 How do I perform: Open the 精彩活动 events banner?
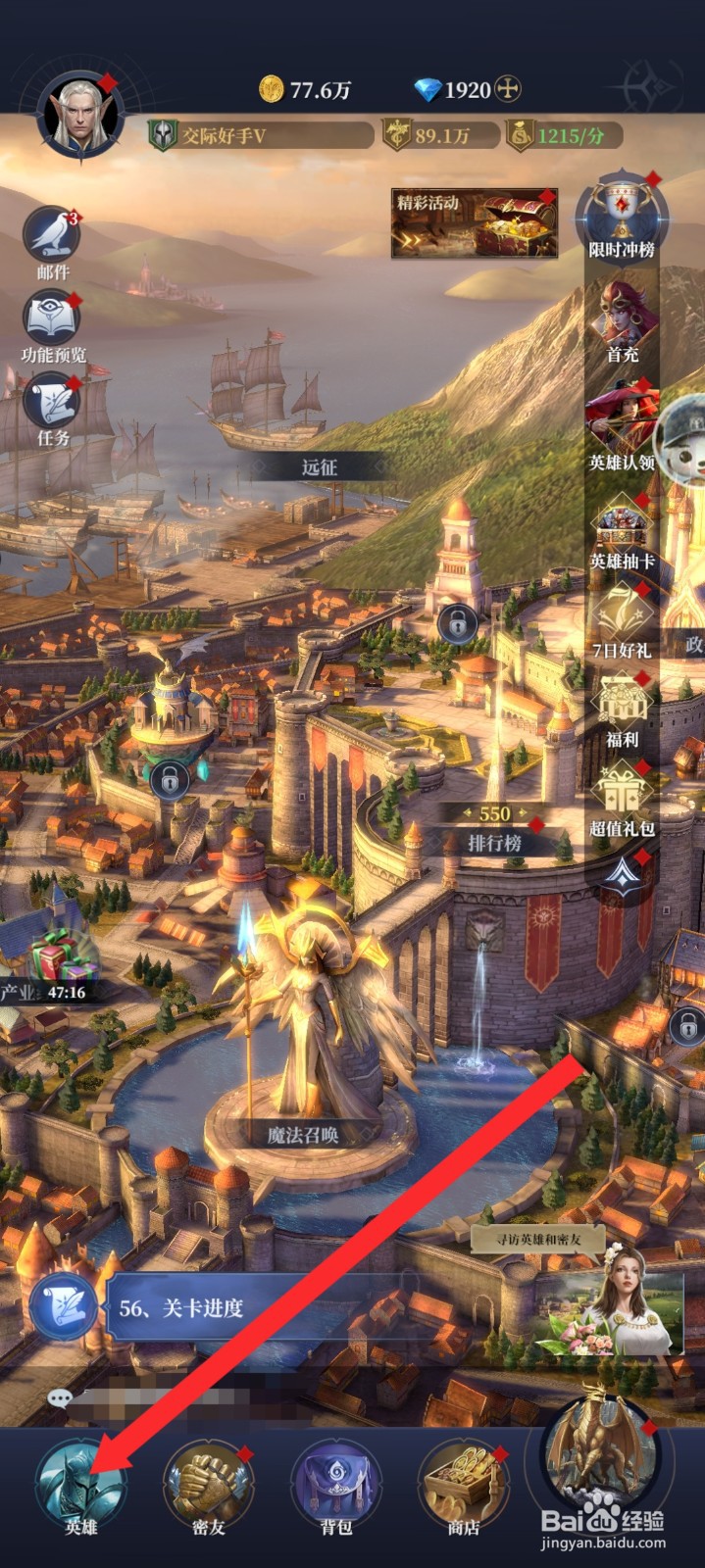(x=475, y=223)
